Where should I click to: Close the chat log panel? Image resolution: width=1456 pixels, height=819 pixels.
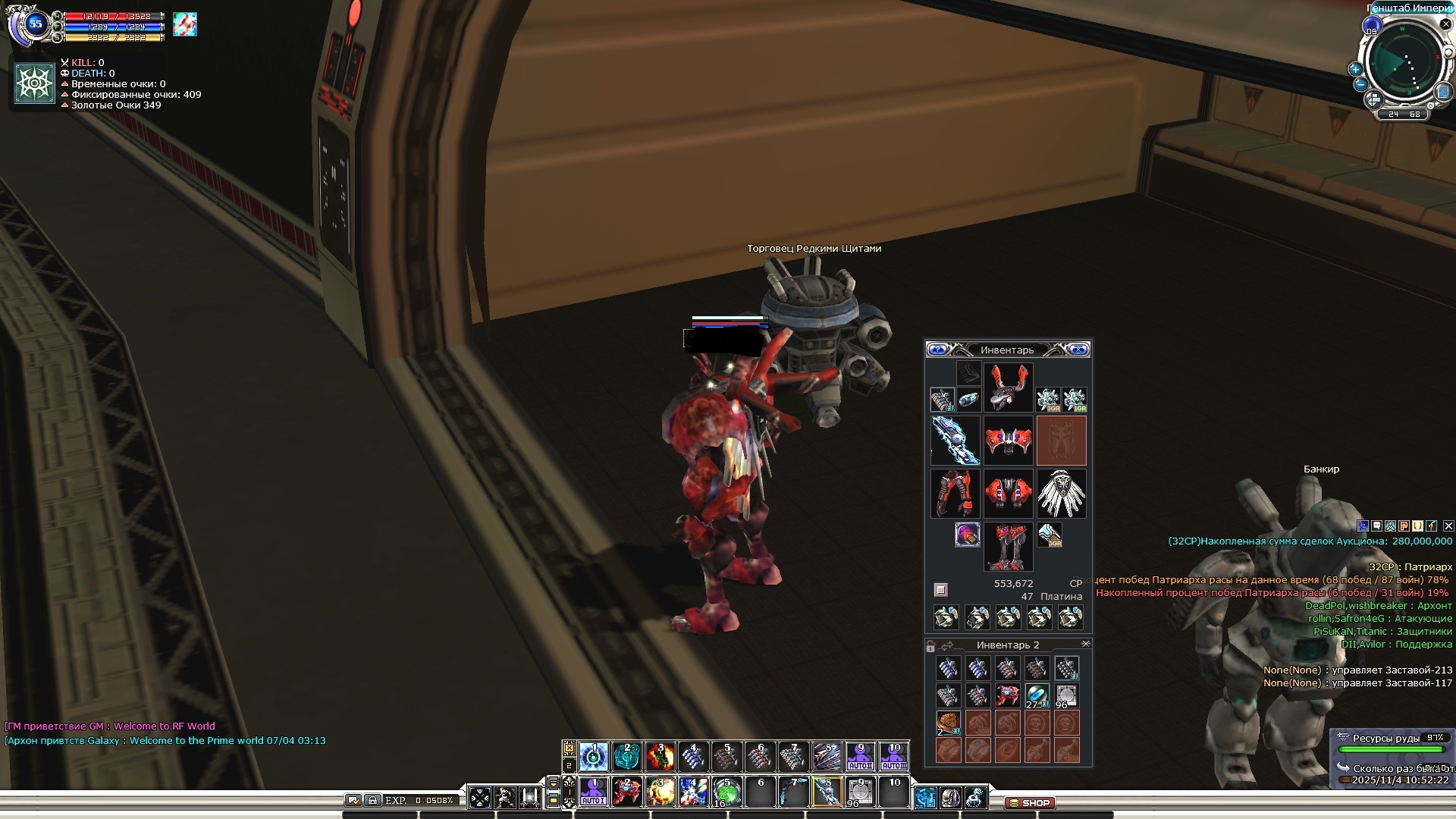coord(1448,526)
